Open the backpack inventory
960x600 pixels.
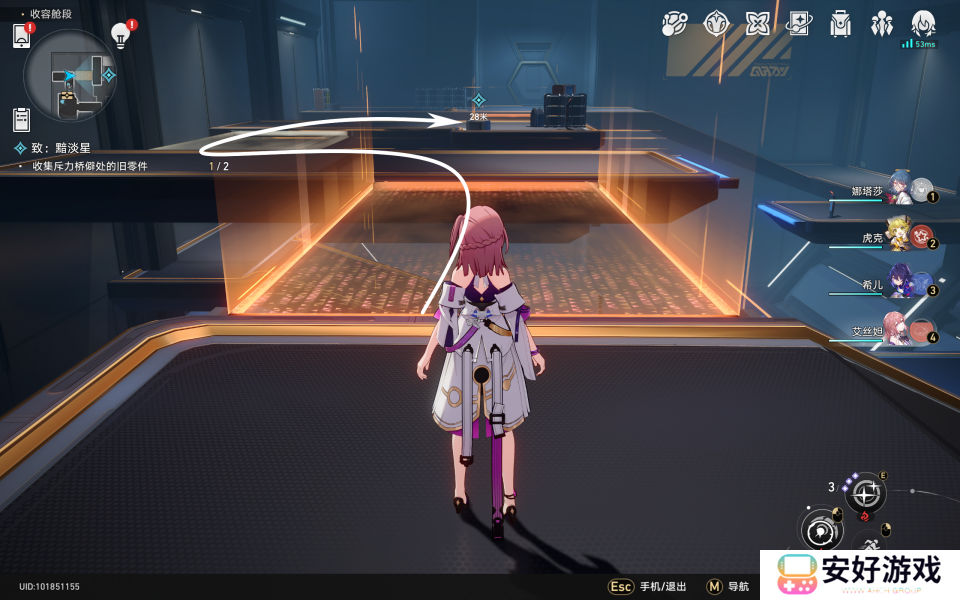840,23
